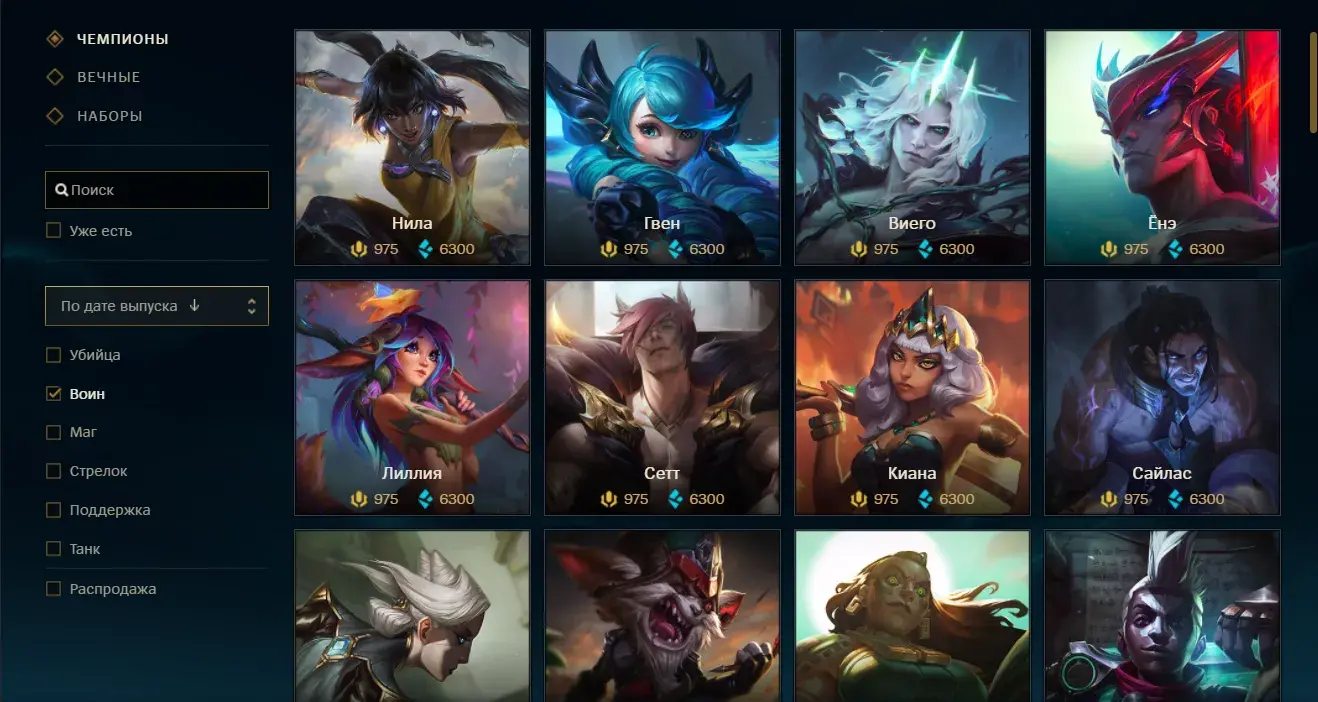1318x702 pixels.
Task: Open the По дате выпуска sort dropdown
Action: pyautogui.click(x=157, y=306)
